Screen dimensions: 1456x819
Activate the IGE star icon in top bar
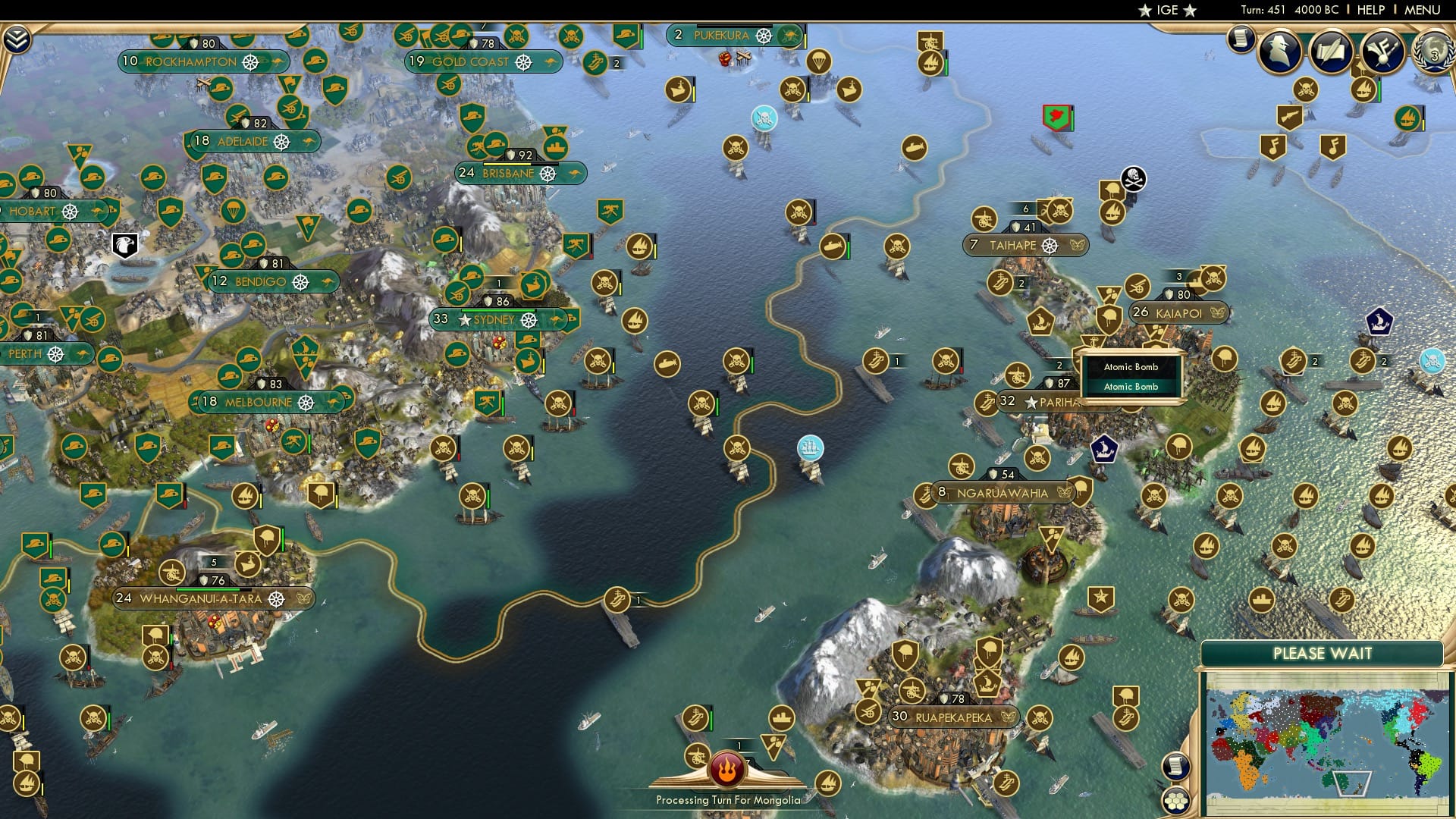pyautogui.click(x=1166, y=10)
